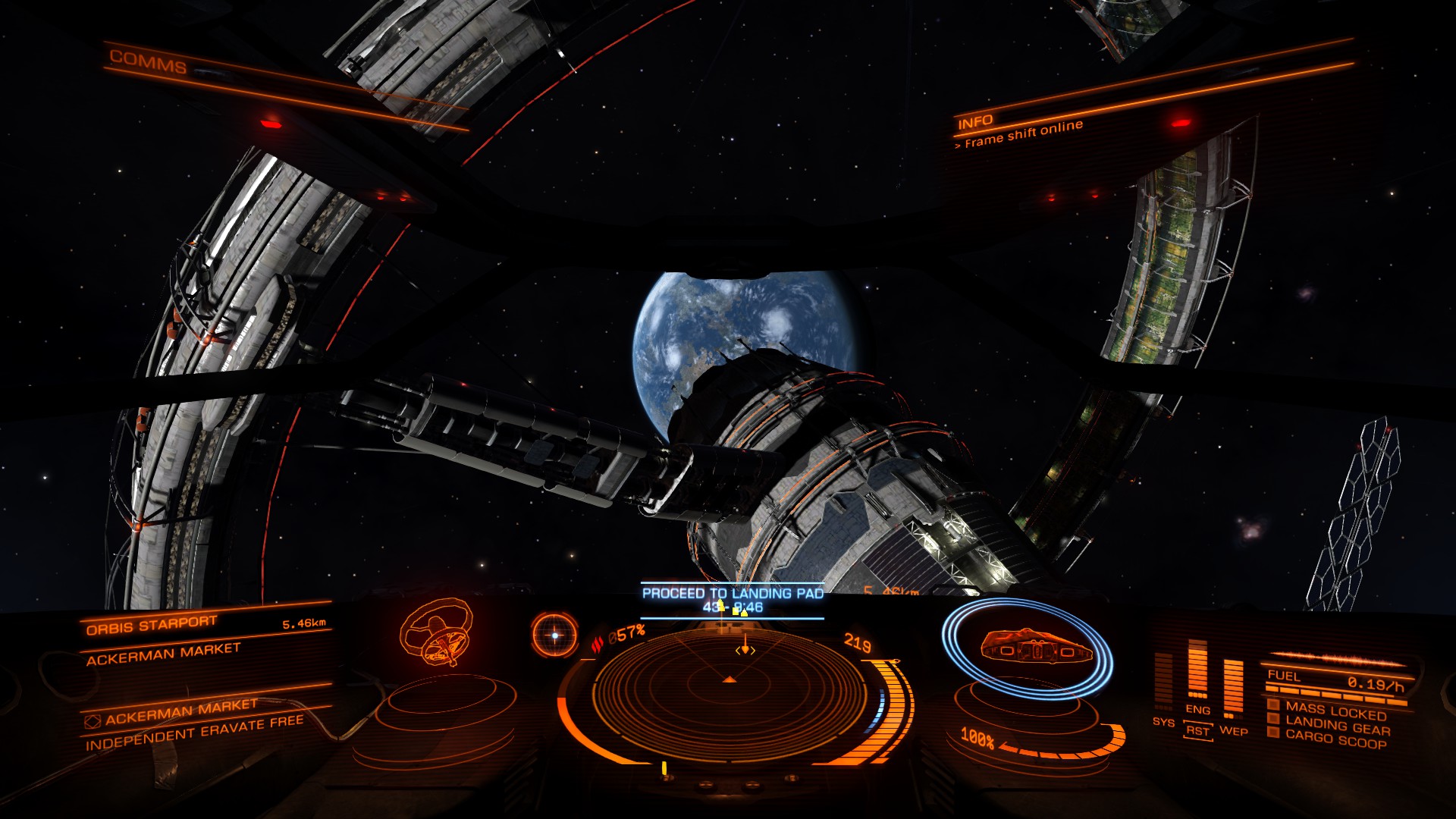Select the WEP power distributor label
The image size is (1456, 819).
pyautogui.click(x=1233, y=731)
